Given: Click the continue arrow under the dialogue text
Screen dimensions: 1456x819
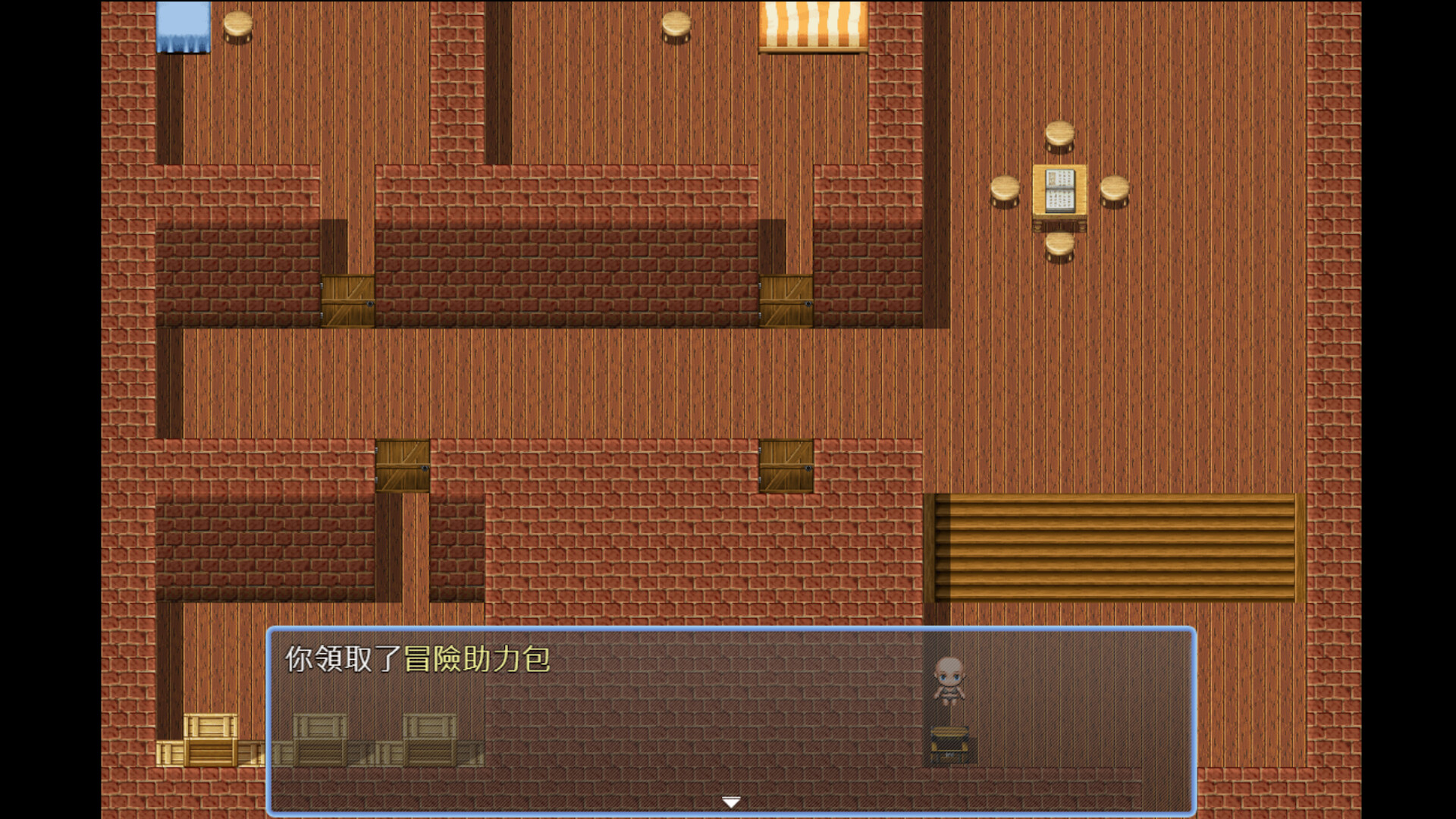Looking at the screenshot, I should pyautogui.click(x=730, y=800).
